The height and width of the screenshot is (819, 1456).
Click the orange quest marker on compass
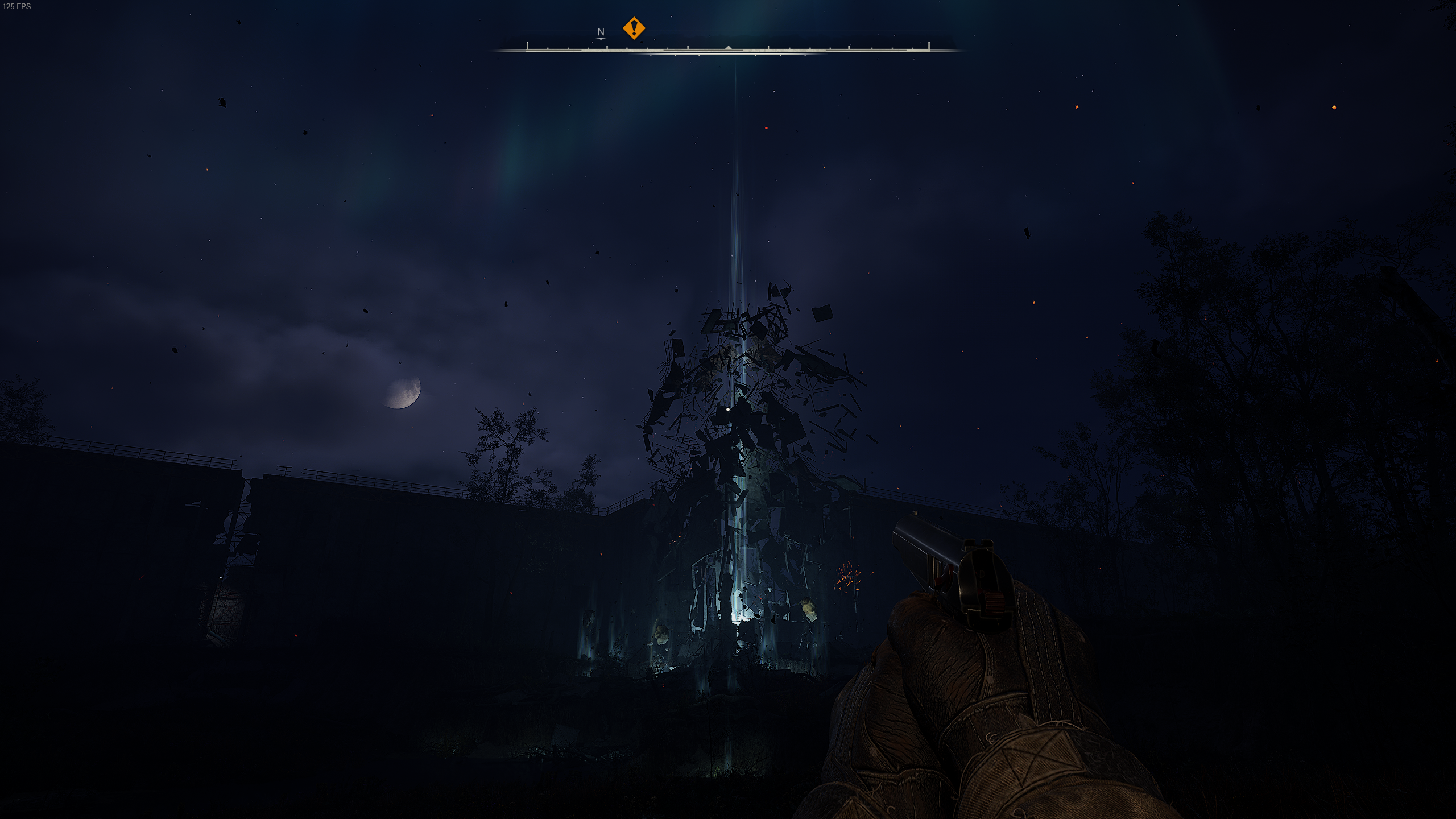(634, 28)
